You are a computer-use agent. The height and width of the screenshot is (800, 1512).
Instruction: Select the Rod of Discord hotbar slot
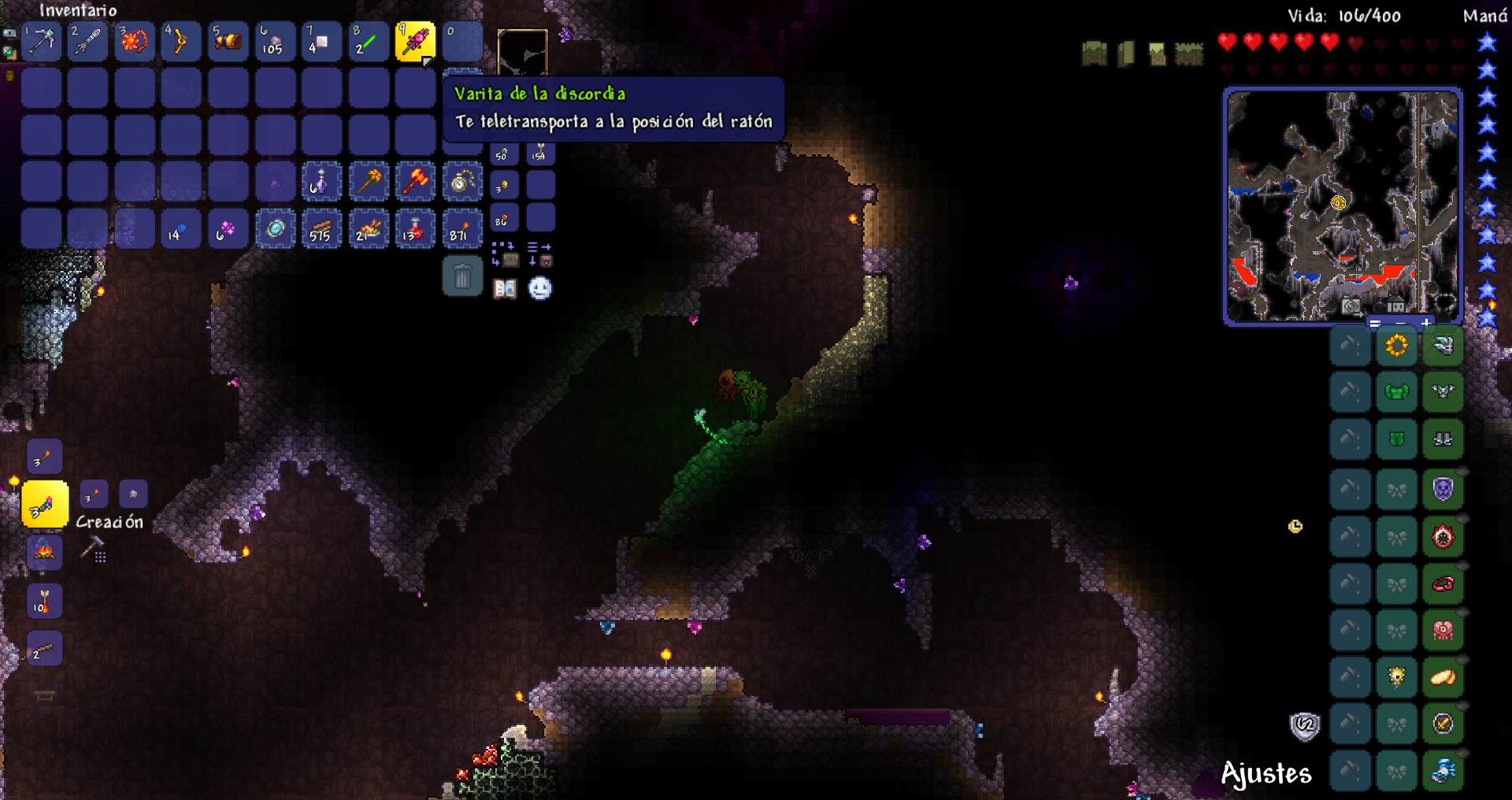[x=415, y=41]
